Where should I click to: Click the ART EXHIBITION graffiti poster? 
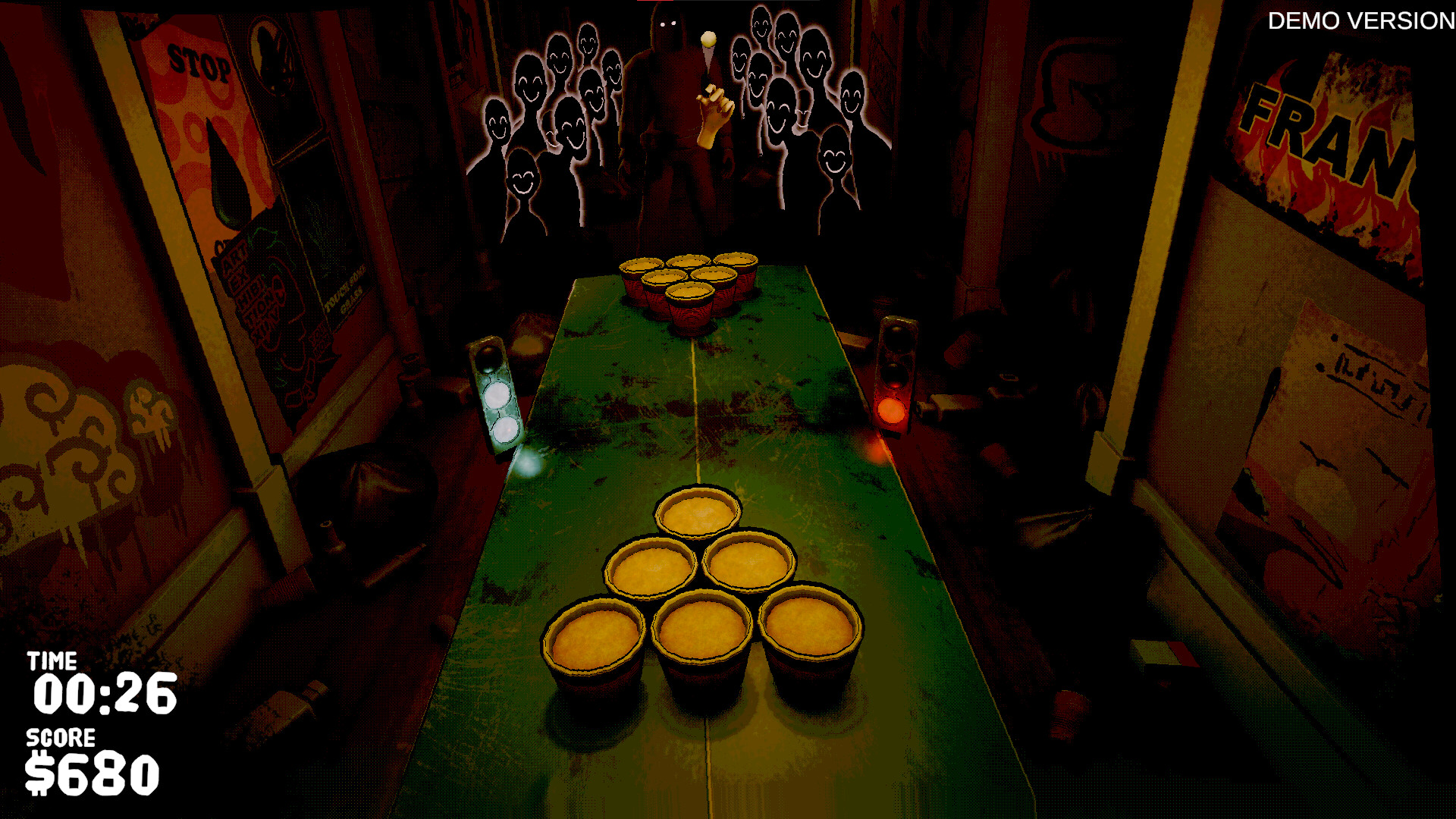[254, 296]
